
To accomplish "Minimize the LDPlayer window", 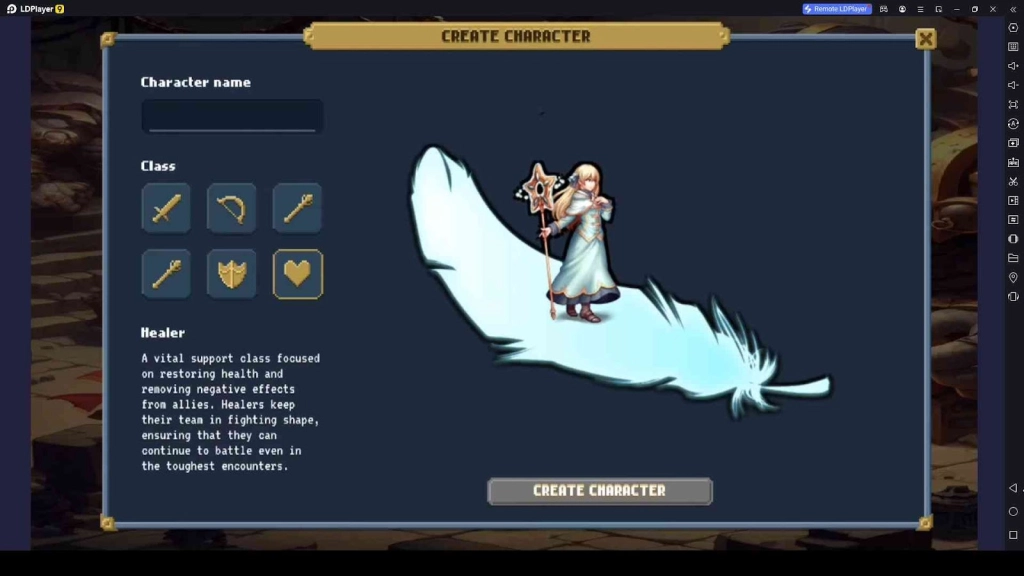I will [x=956, y=9].
